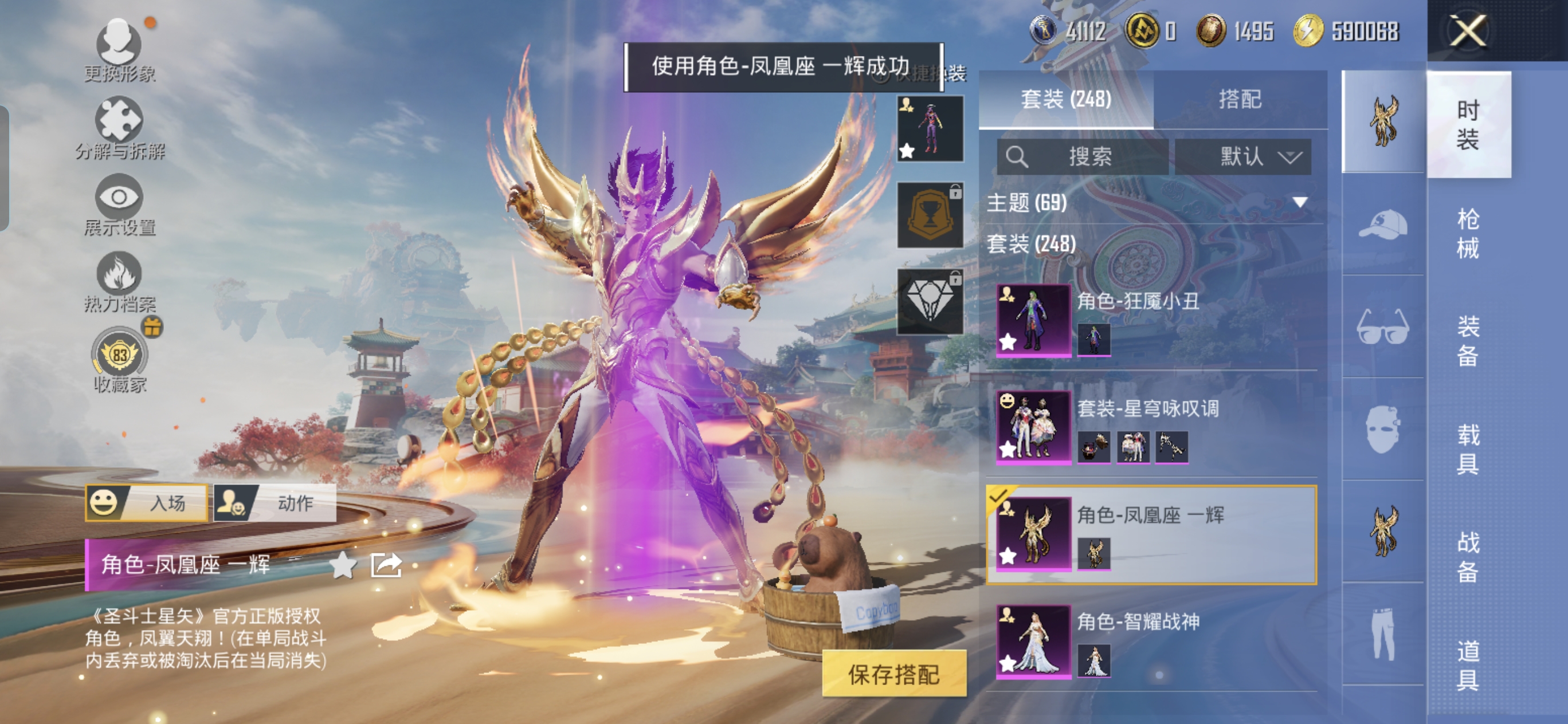Screen dimensions: 1568x724
Task: Open 展示设置 display settings
Action: click(119, 204)
